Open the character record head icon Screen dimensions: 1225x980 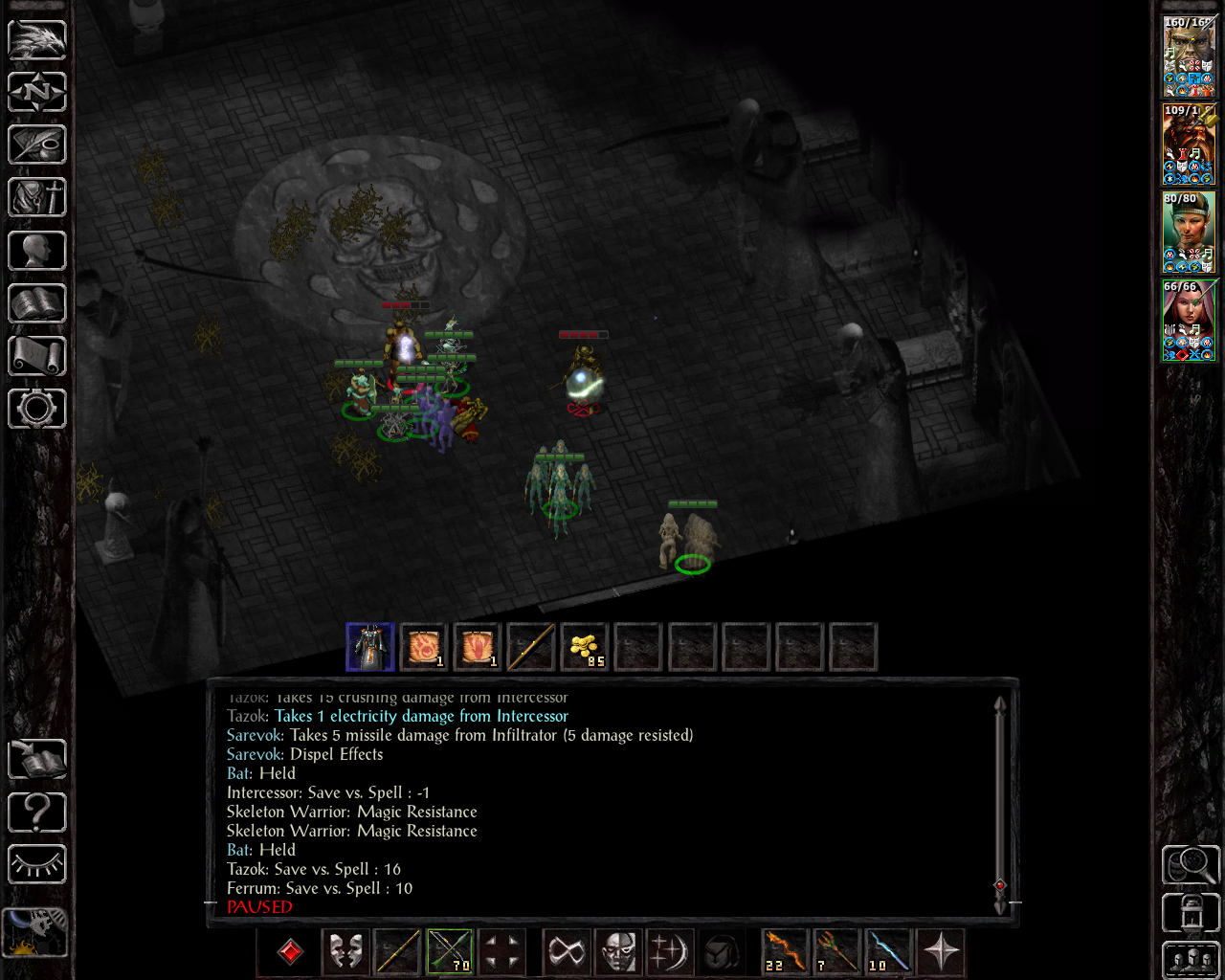coord(36,251)
